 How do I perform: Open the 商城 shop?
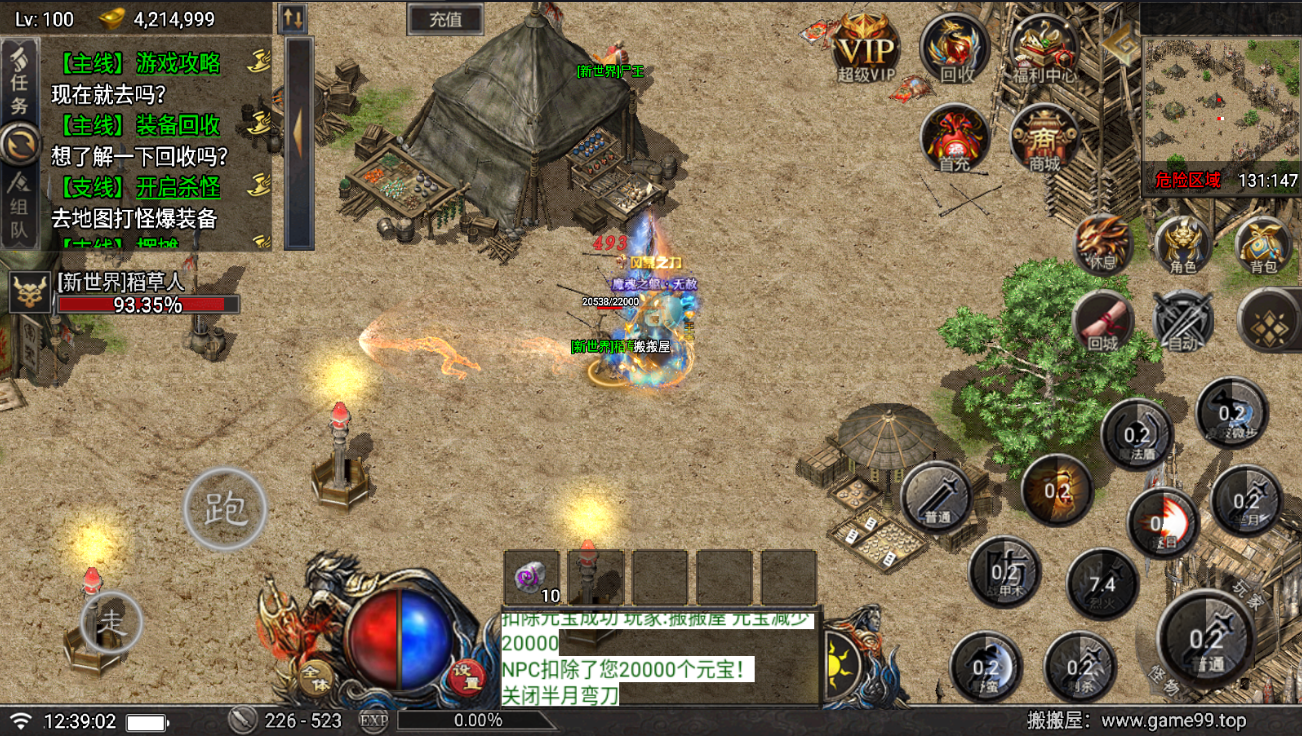tap(1044, 137)
